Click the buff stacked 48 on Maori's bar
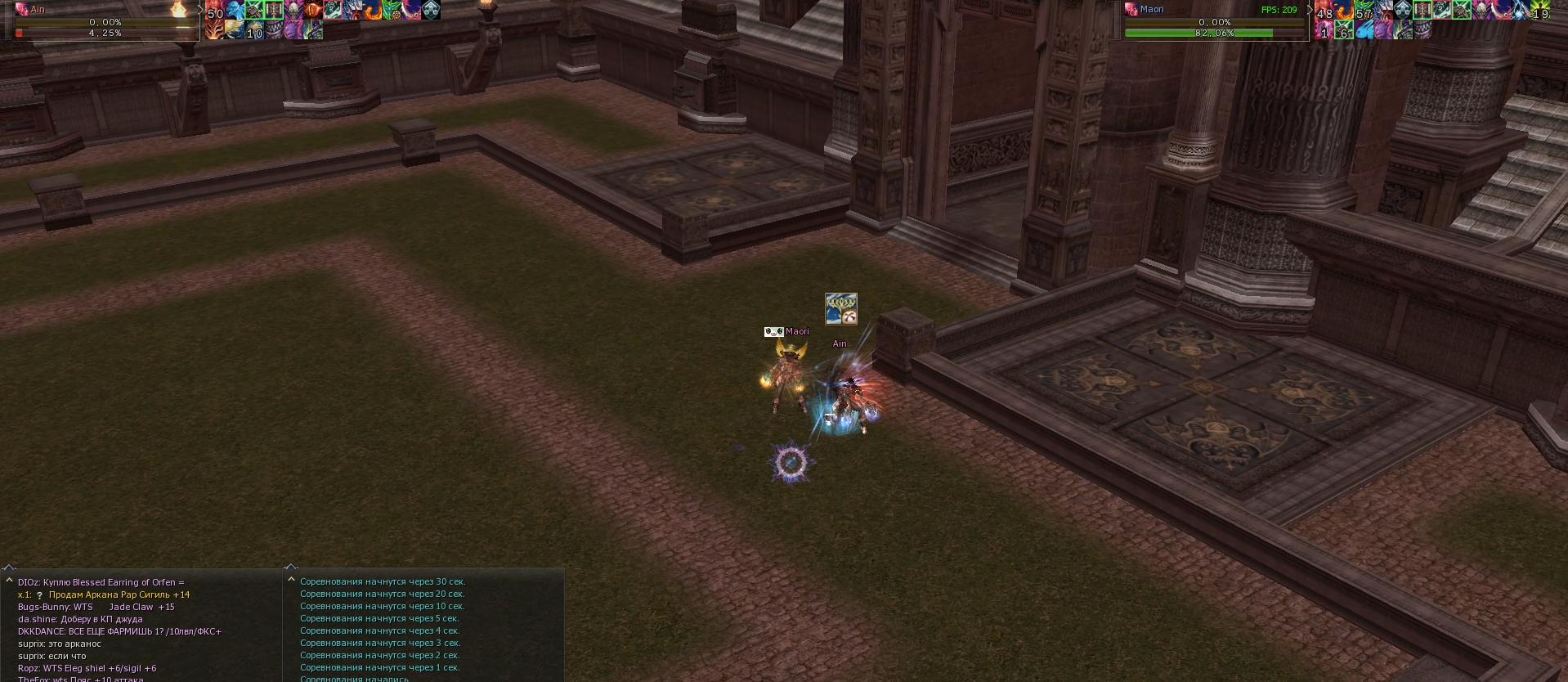 pos(1323,10)
